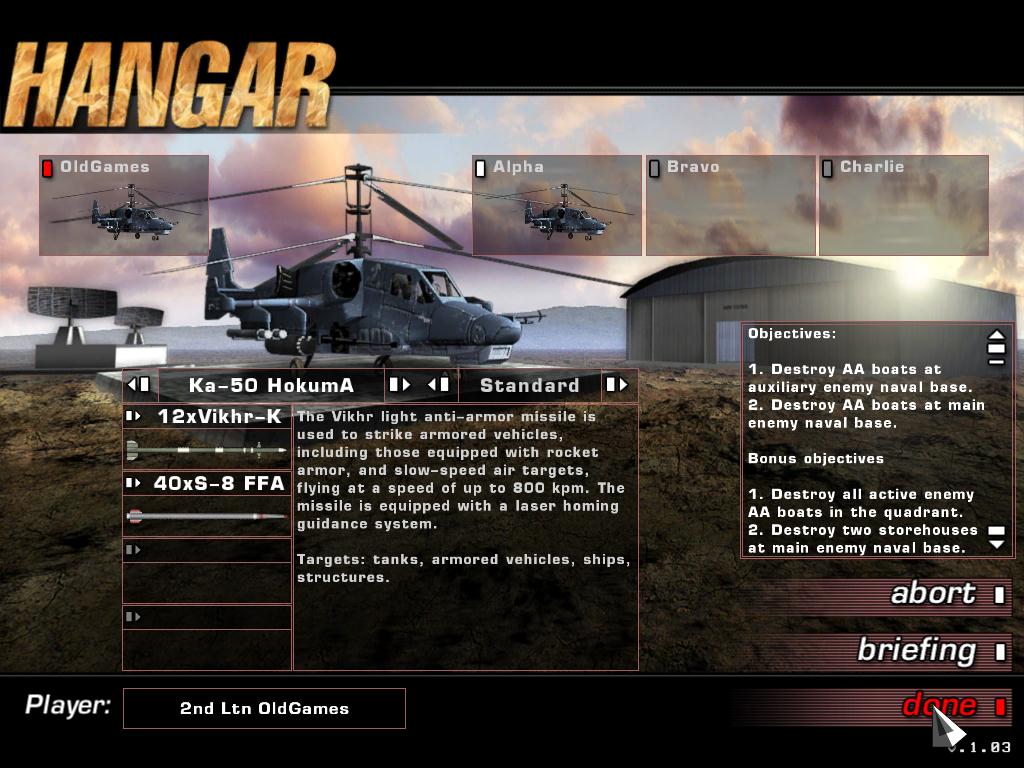Viewport: 1024px width, 768px height.
Task: Cycle to next helicopter after Ka-50 HokumA
Action: [x=399, y=385]
